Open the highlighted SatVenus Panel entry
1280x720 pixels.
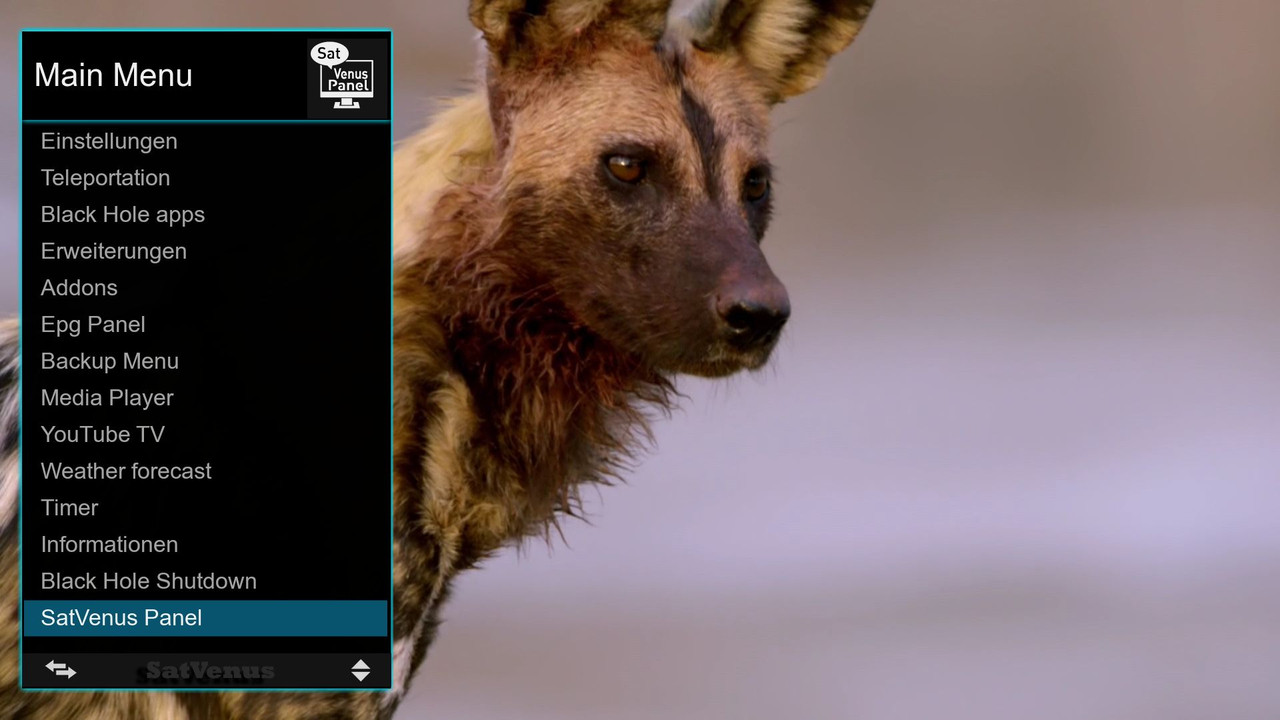[x=121, y=618]
